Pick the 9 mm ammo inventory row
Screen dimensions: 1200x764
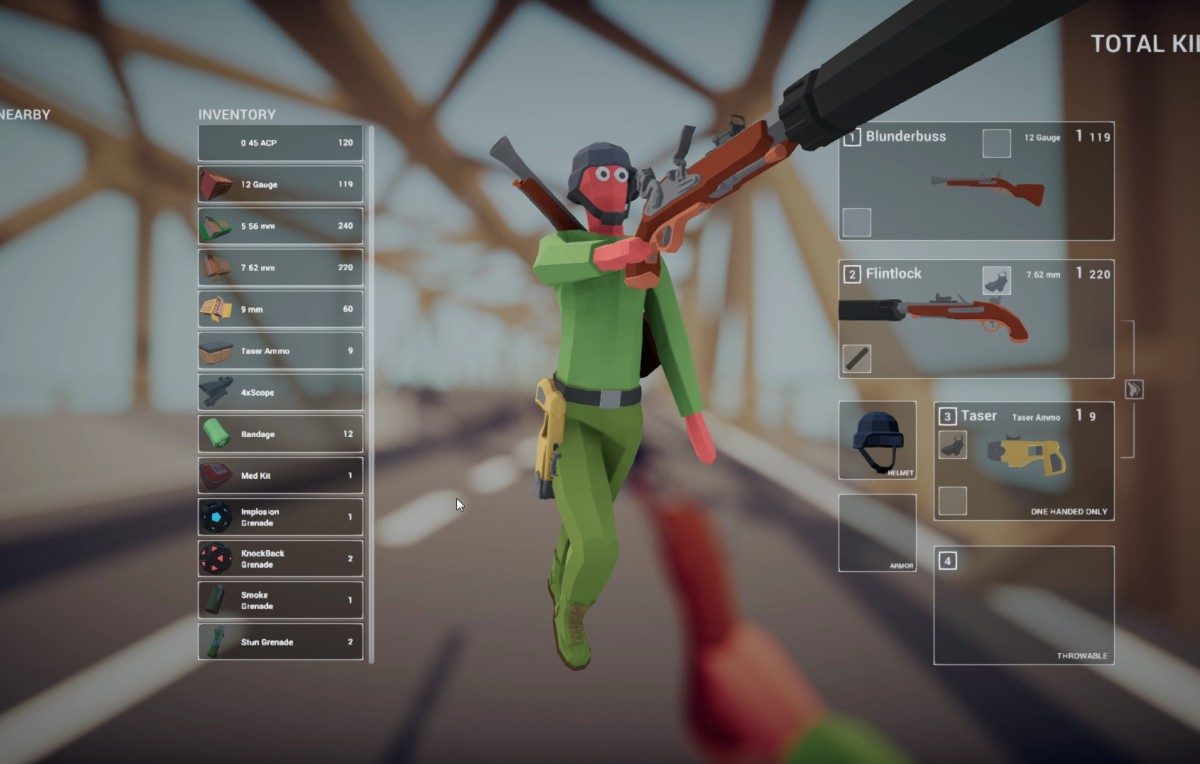280,309
